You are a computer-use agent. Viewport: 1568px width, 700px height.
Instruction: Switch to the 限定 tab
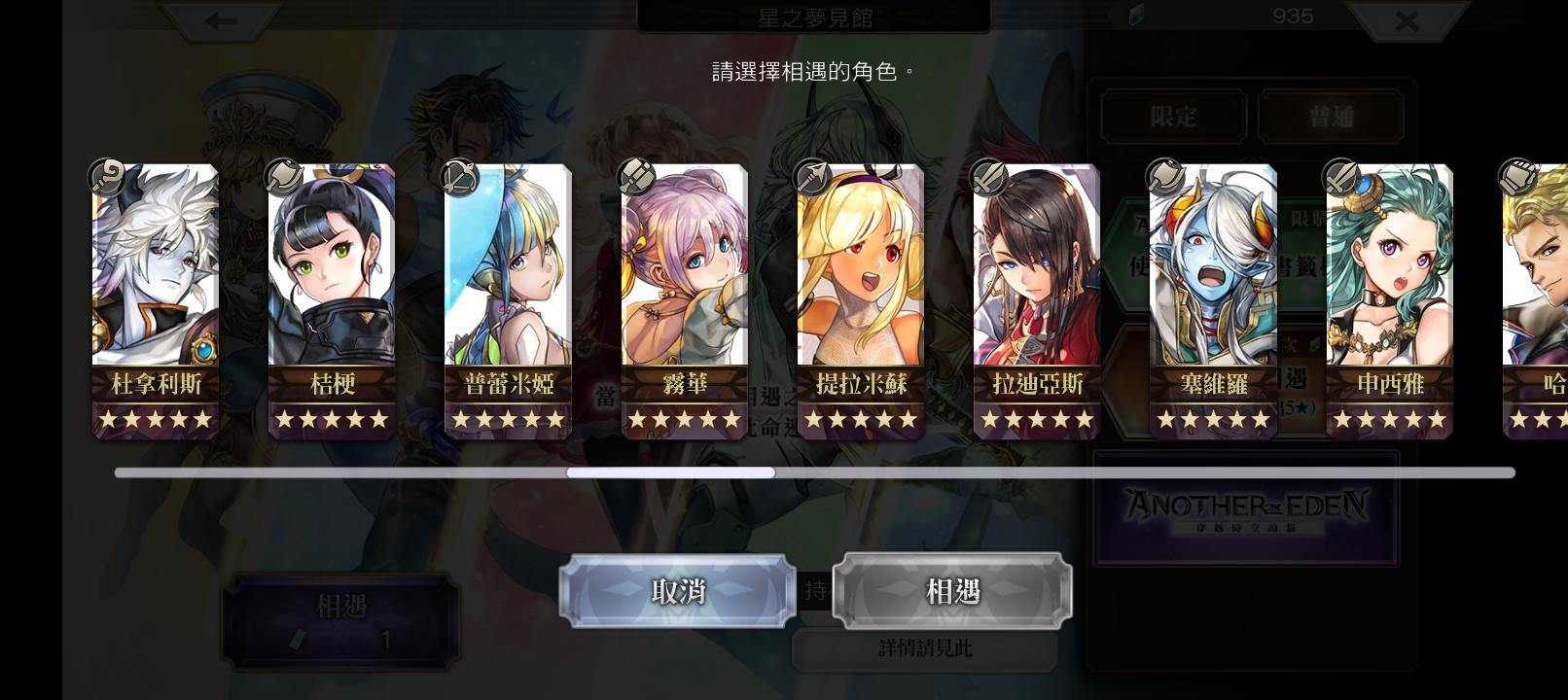tap(1172, 116)
